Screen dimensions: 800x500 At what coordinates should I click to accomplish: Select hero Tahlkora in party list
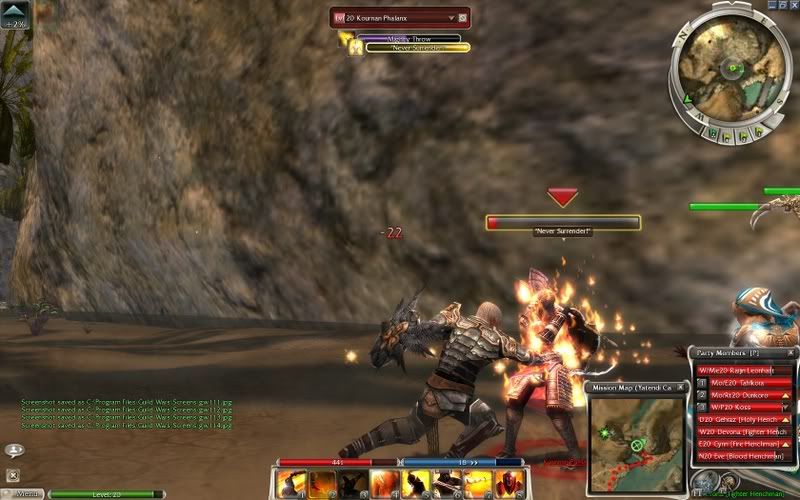(x=742, y=382)
